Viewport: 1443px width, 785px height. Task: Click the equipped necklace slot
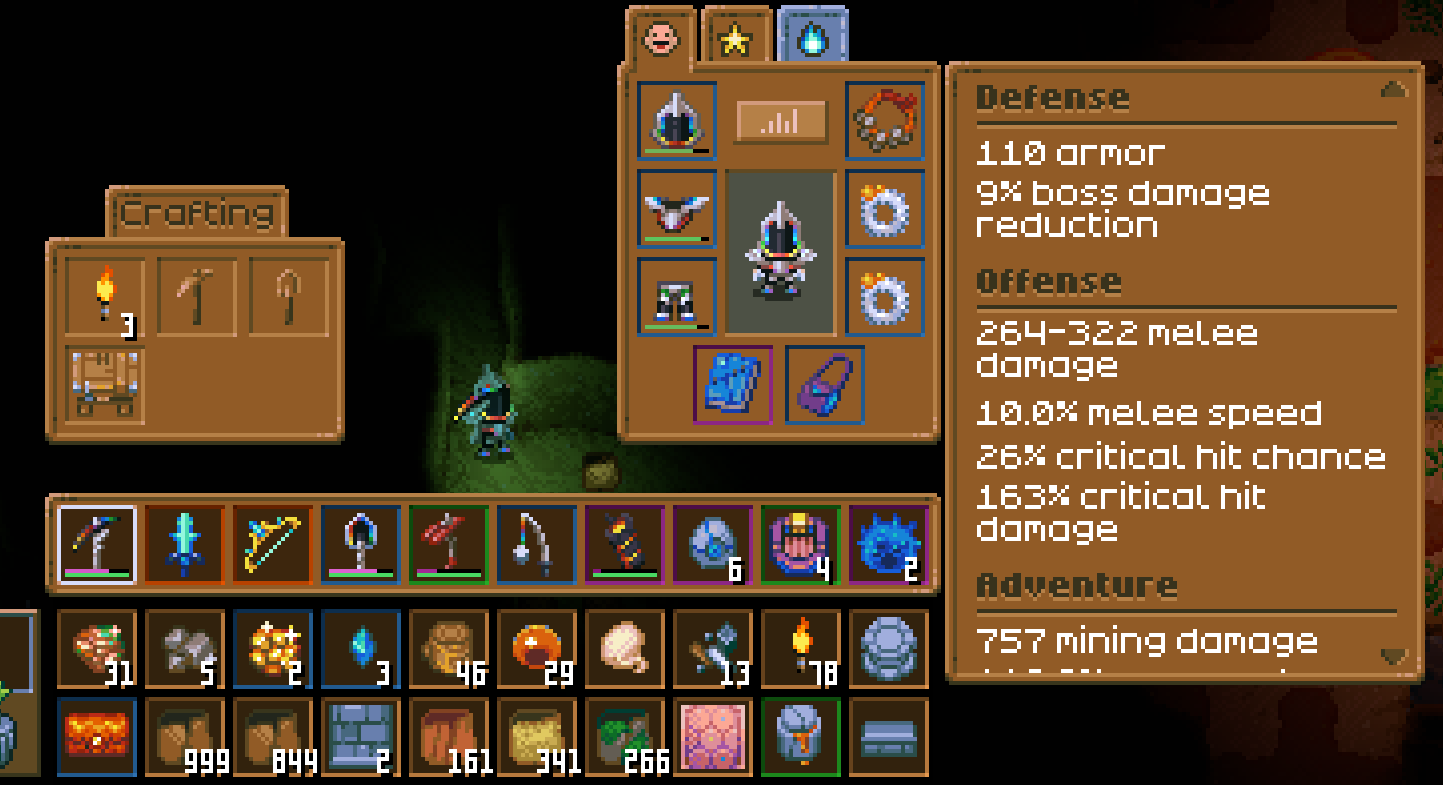click(885, 121)
